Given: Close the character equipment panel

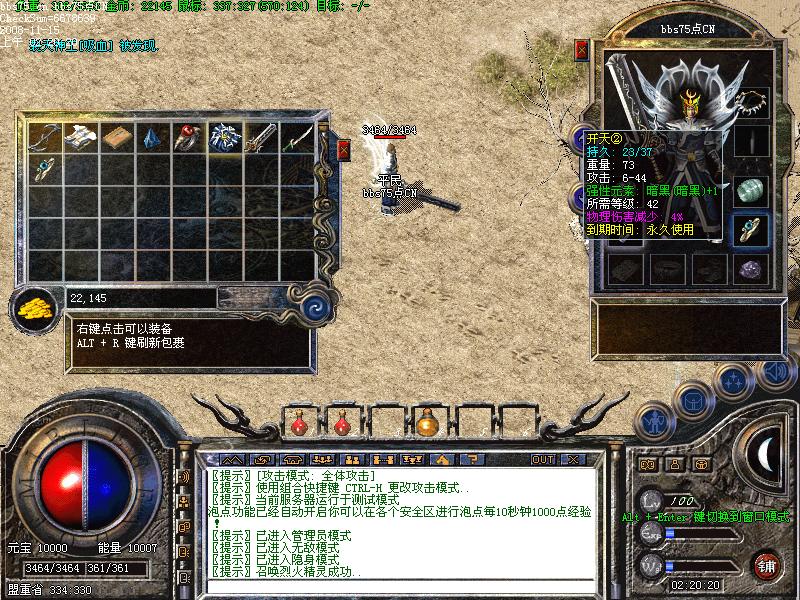Looking at the screenshot, I should pos(582,50).
